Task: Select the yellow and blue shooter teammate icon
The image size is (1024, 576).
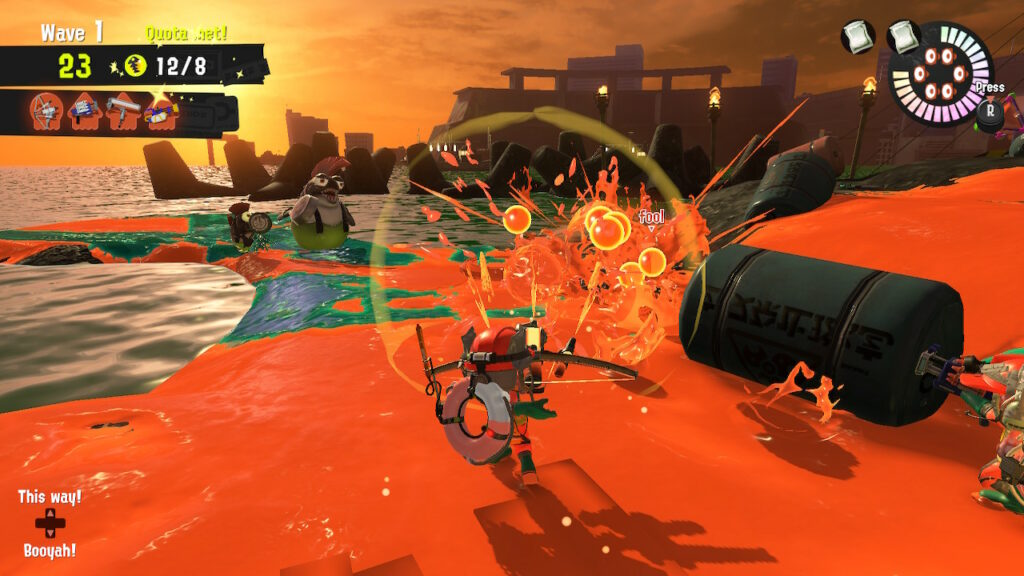Action: tap(160, 111)
